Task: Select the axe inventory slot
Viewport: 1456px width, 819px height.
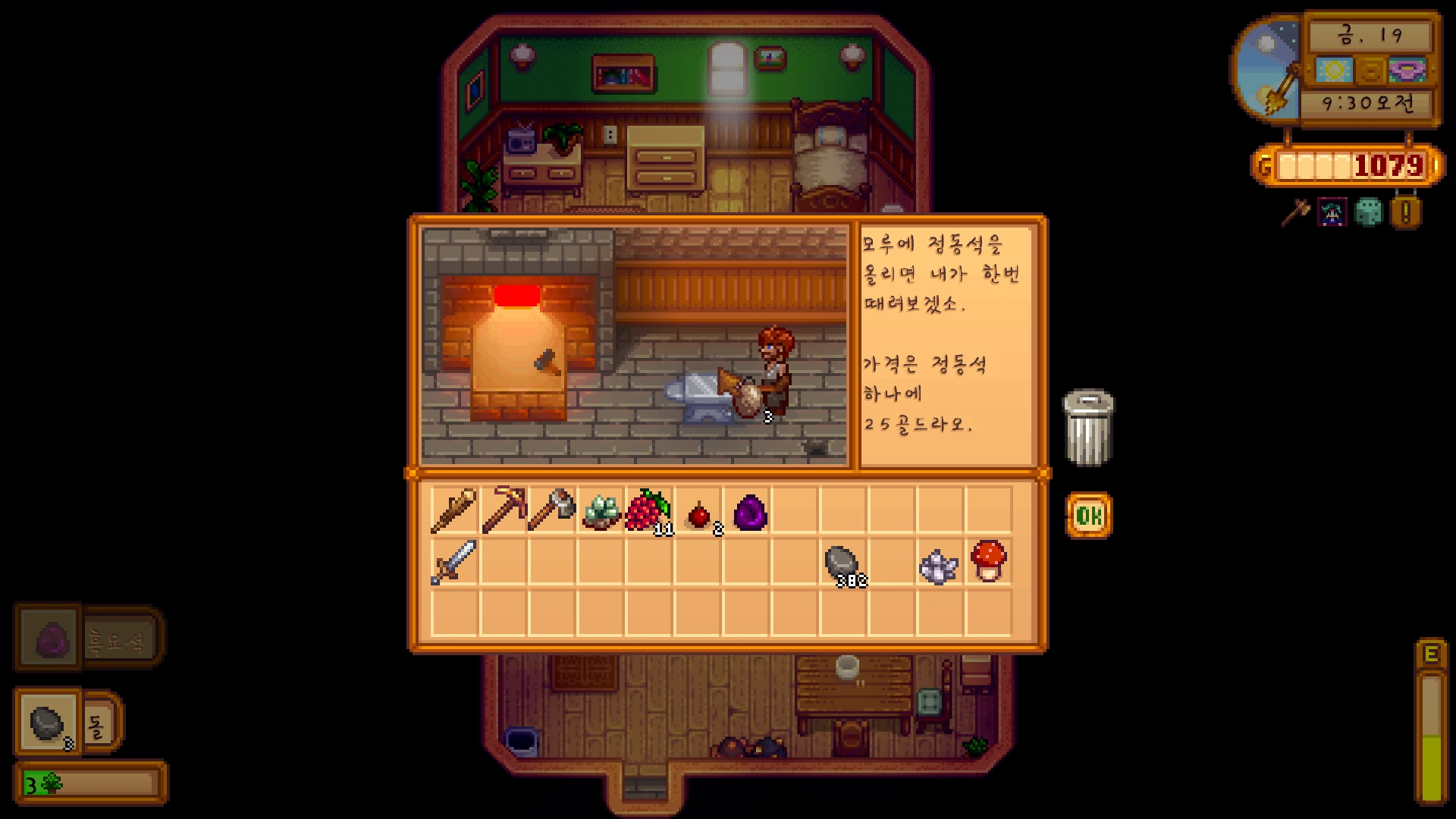Action: click(552, 510)
